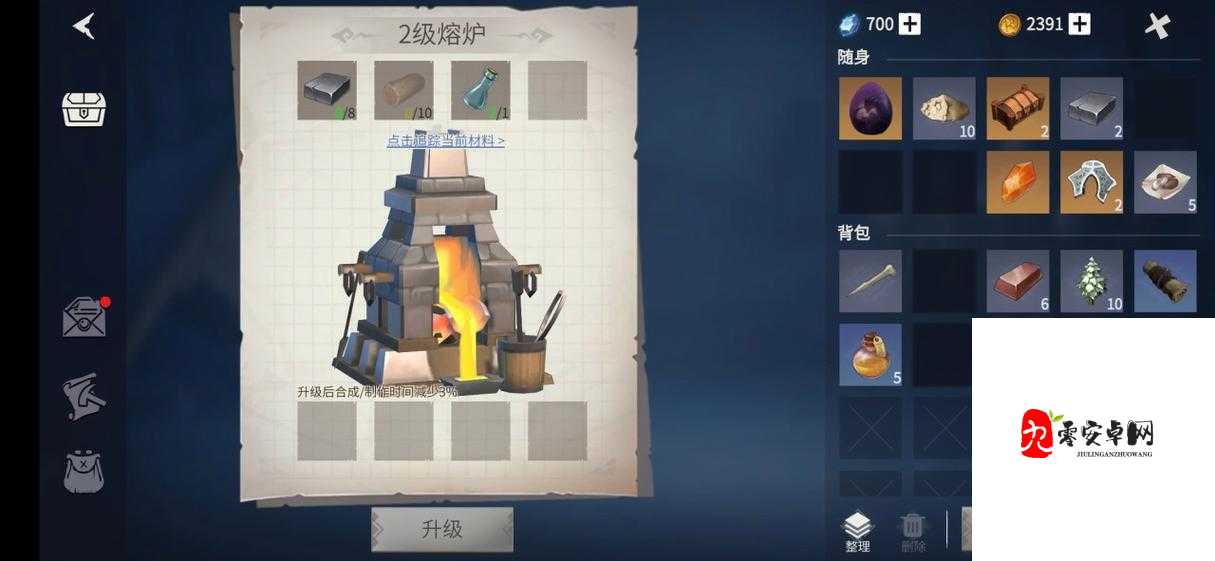The width and height of the screenshot is (1215, 561).
Task: Follow the track current materials link
Action: pyautogui.click(x=446, y=141)
